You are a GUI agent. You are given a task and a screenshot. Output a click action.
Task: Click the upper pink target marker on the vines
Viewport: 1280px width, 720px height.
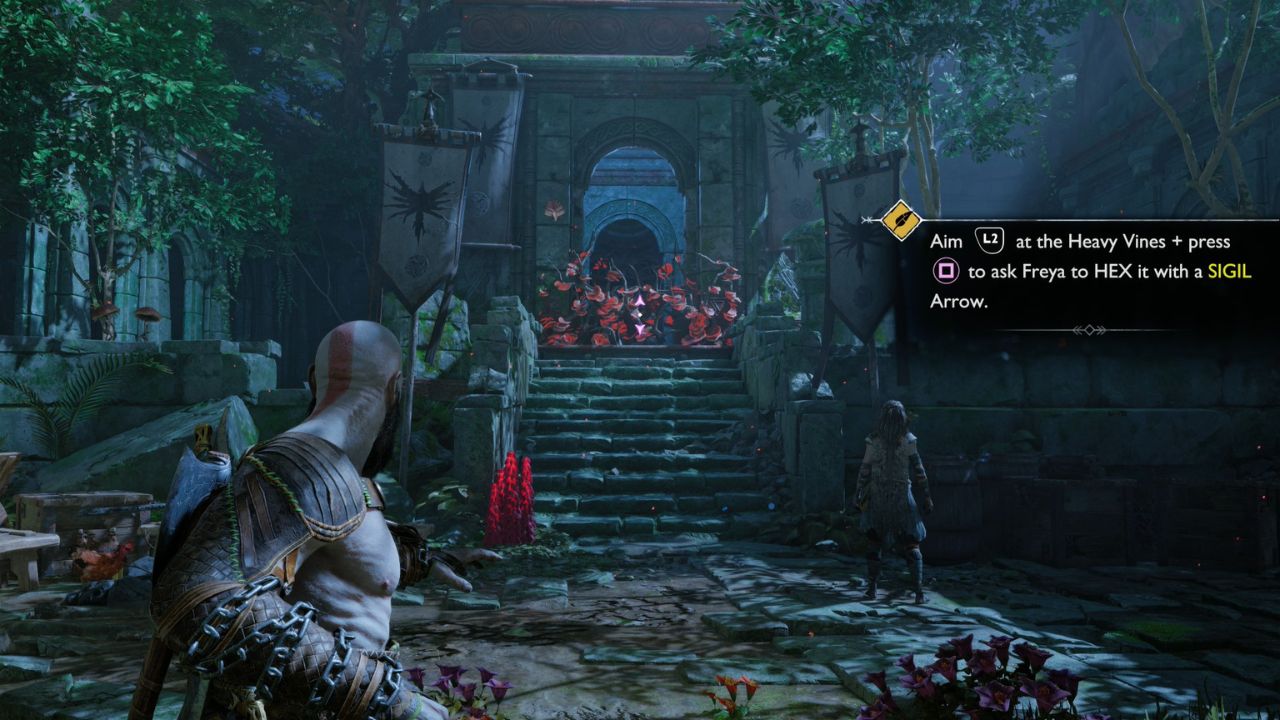pyautogui.click(x=640, y=300)
